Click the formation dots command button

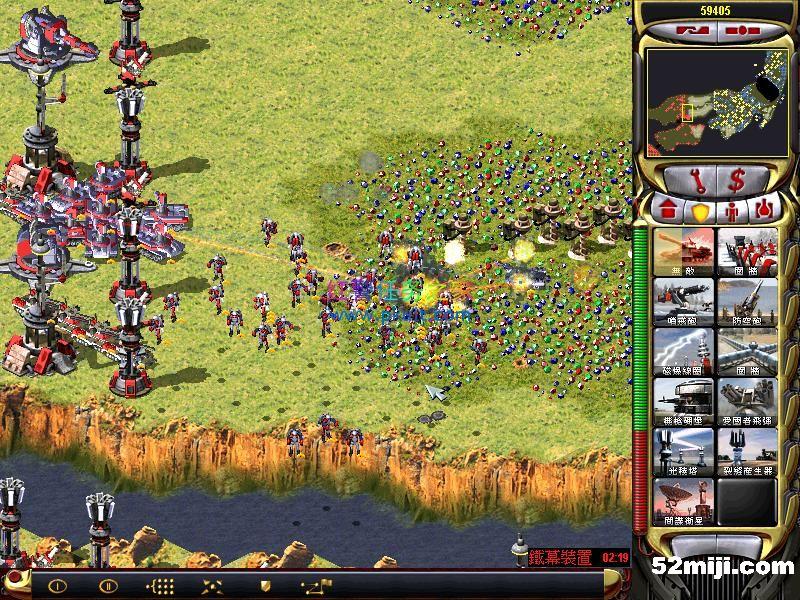(160, 586)
